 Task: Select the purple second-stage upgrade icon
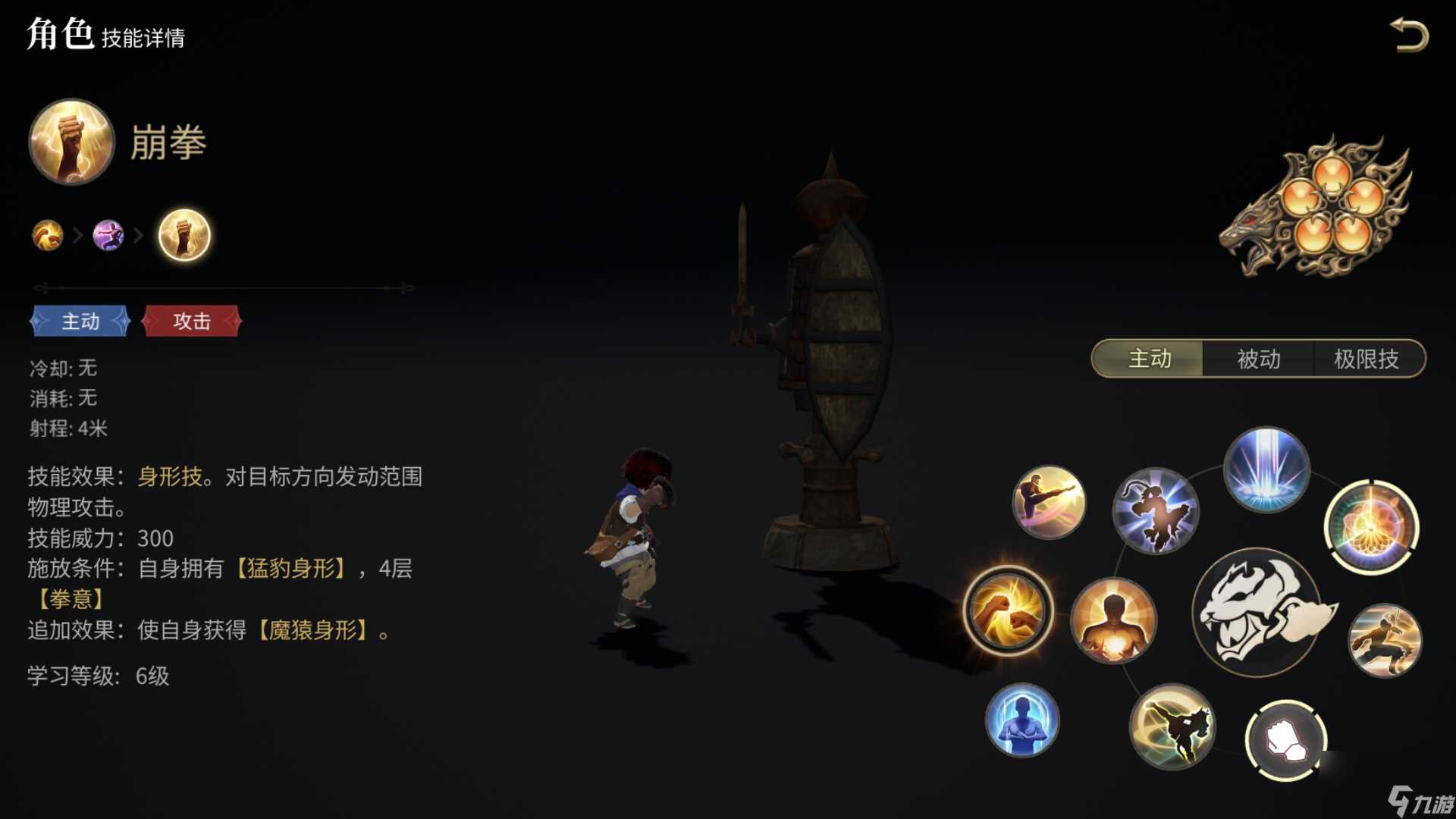(108, 236)
